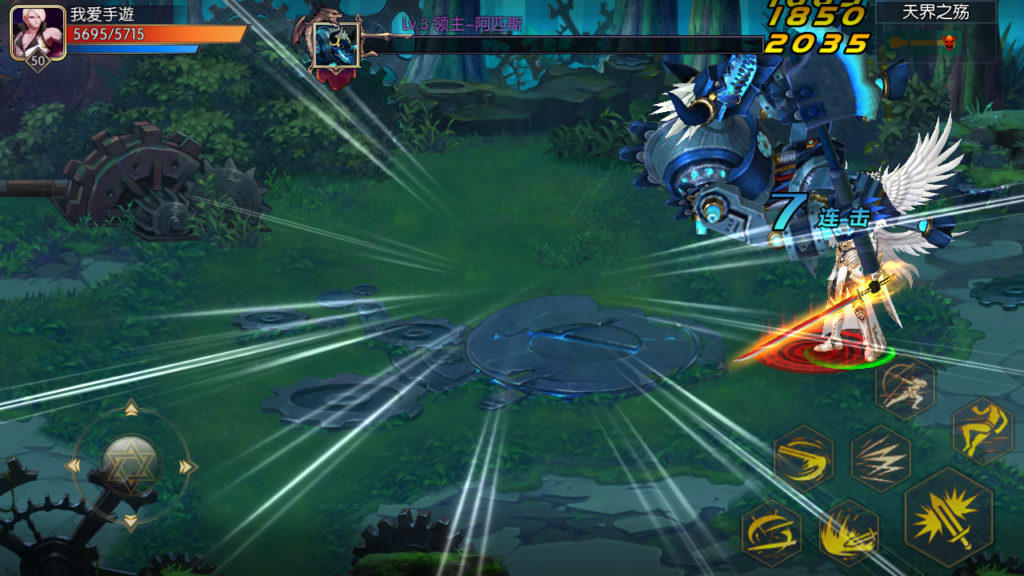1024x576 pixels.
Task: Tap the joystick's left arrow
Action: pos(72,466)
